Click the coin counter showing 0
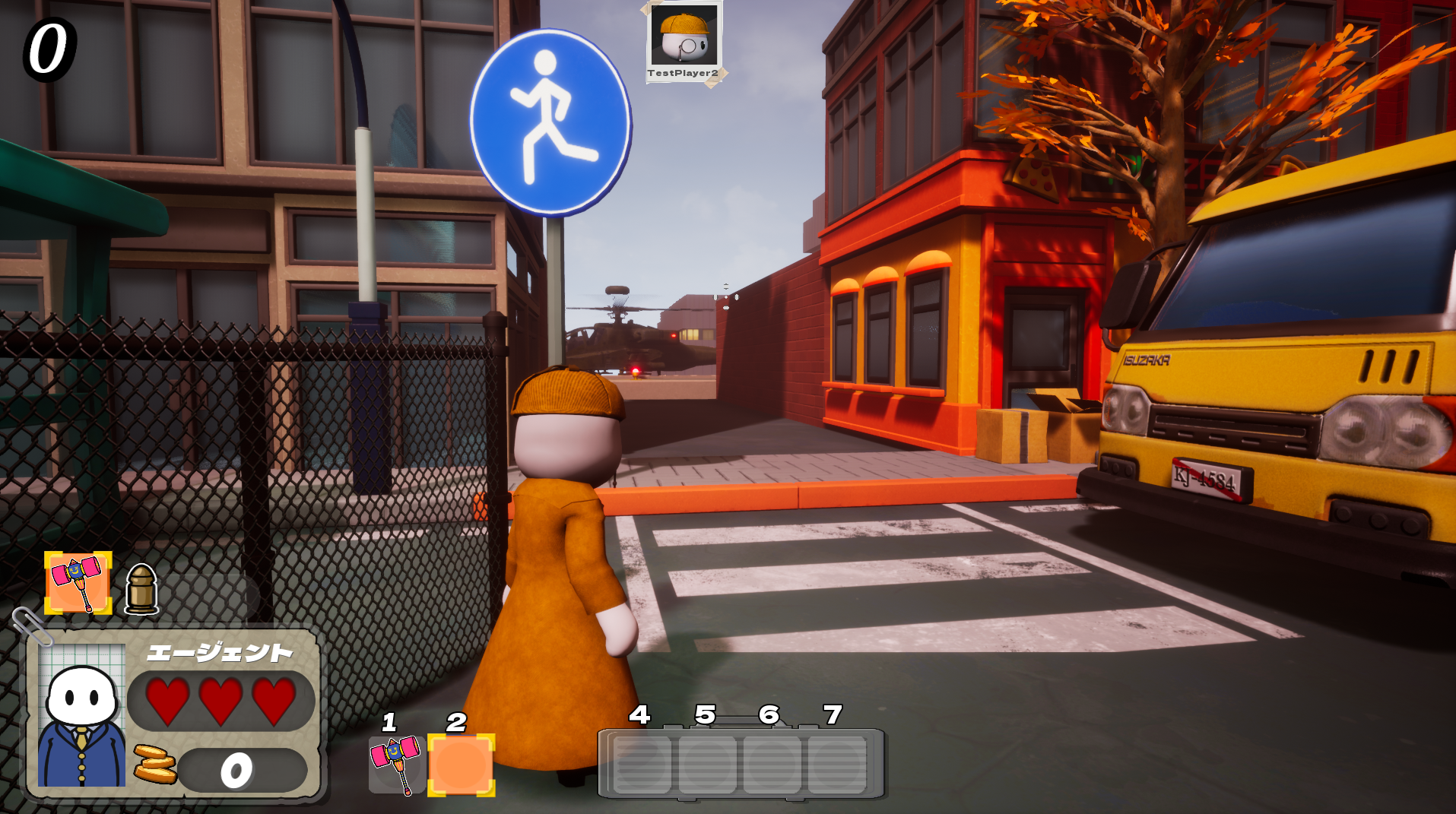The image size is (1456, 814). (x=236, y=769)
